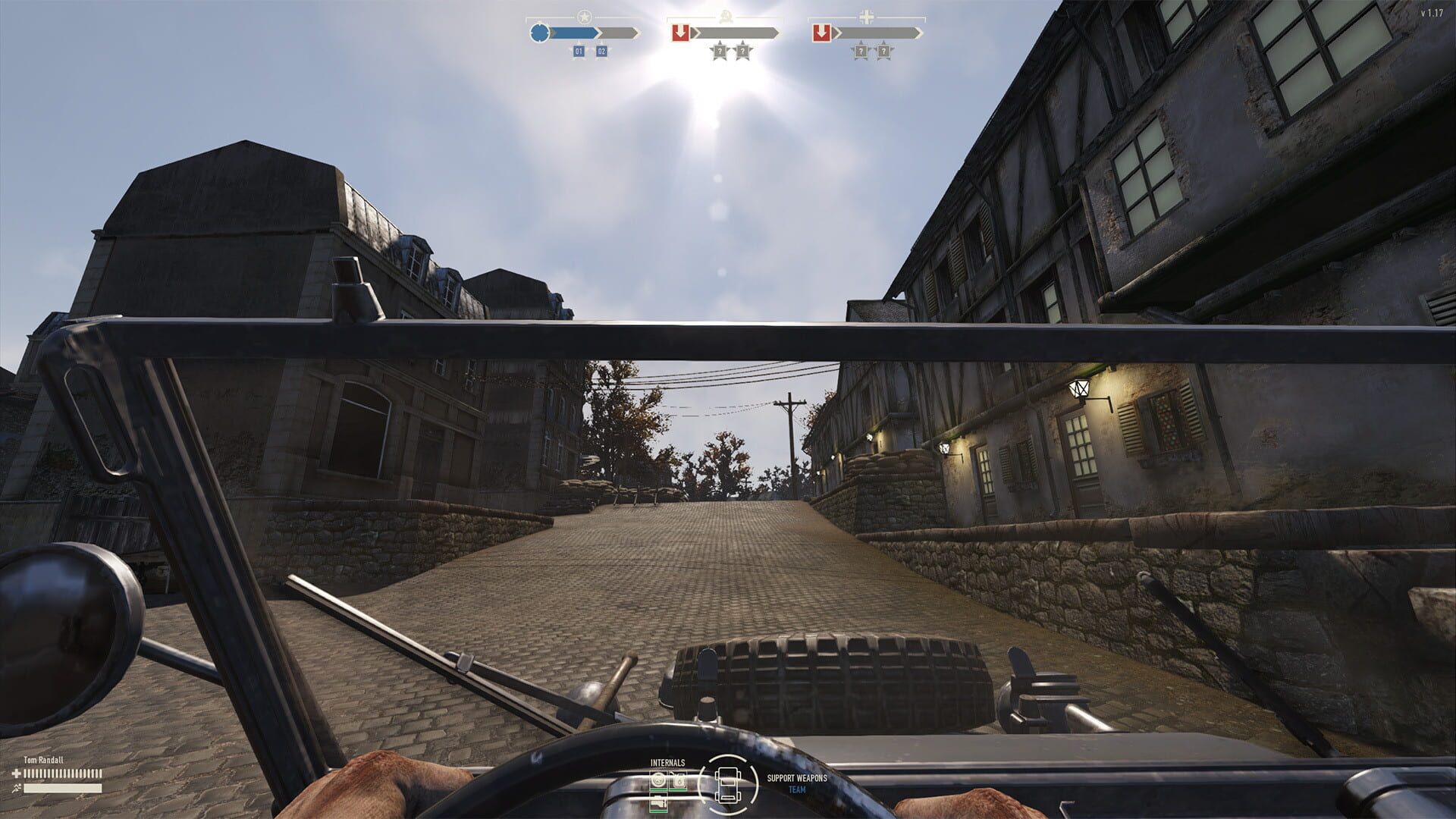This screenshot has width=1456, height=819.
Task: Click the fuel tank icon under INTERNALS
Action: (679, 780)
